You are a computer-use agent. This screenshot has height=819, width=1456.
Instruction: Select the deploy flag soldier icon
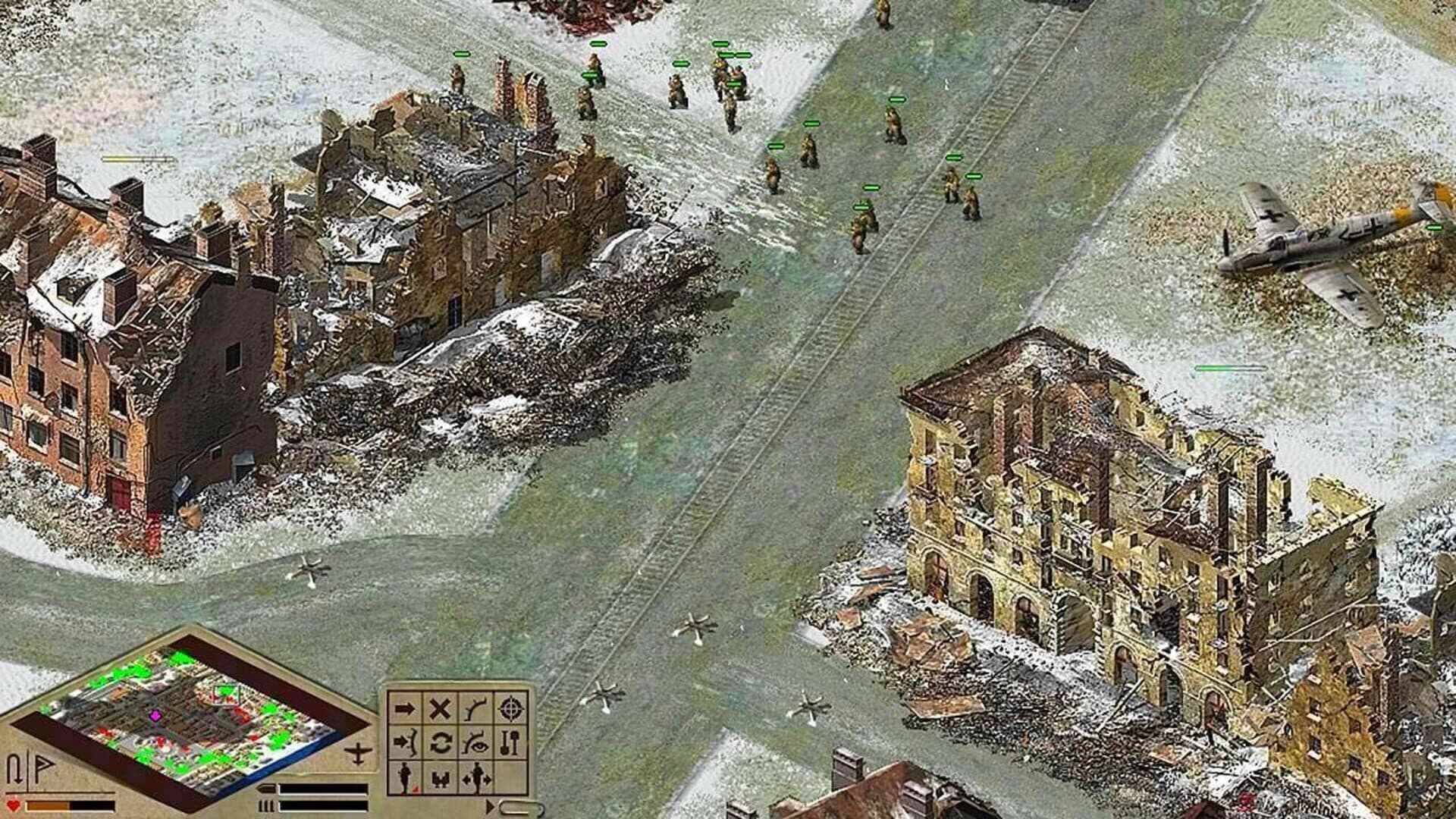tap(404, 778)
